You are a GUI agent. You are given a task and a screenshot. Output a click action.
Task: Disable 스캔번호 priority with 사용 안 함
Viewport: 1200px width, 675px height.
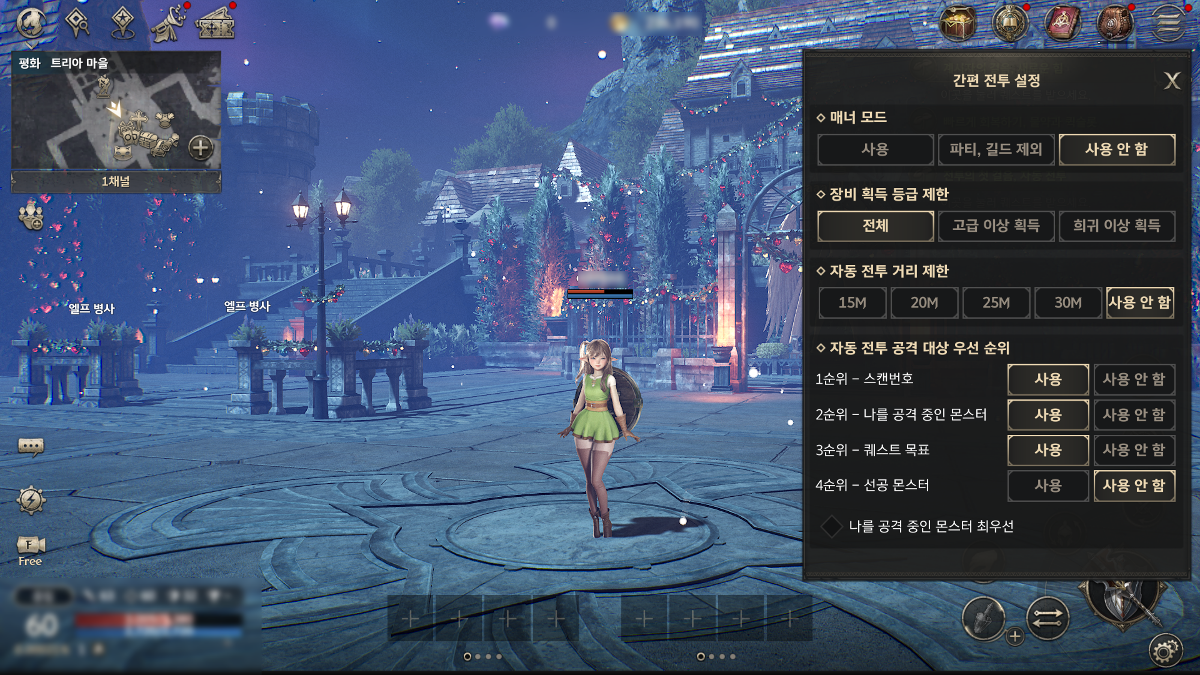[1133, 380]
